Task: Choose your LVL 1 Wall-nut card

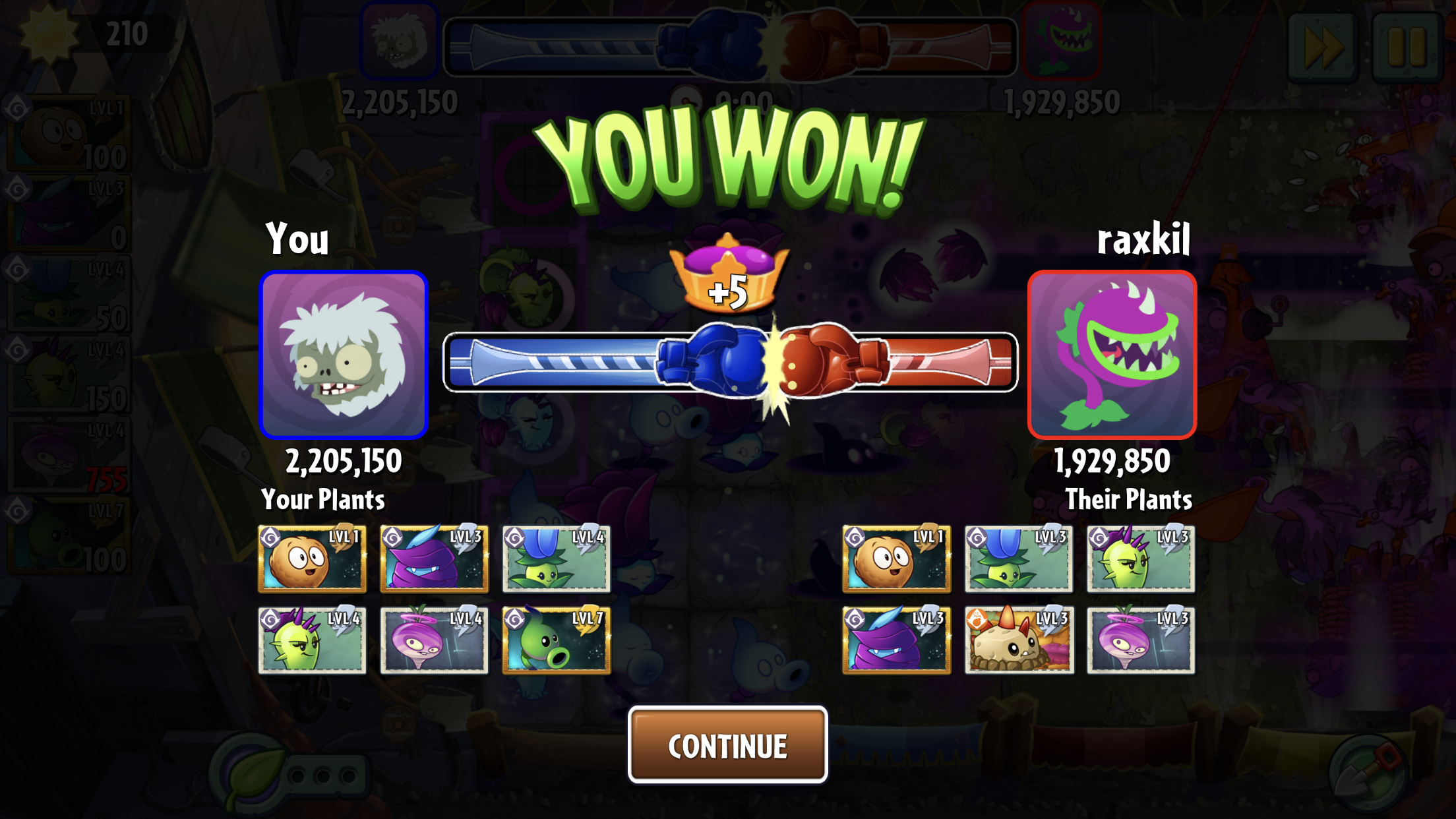Action: click(312, 559)
